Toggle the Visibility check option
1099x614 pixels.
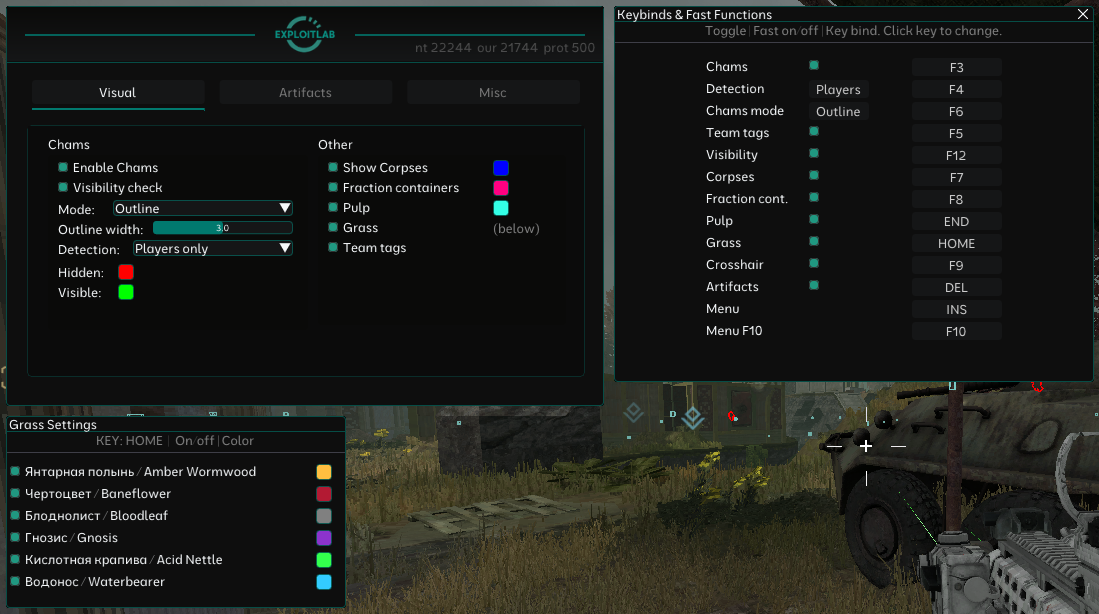click(63, 188)
